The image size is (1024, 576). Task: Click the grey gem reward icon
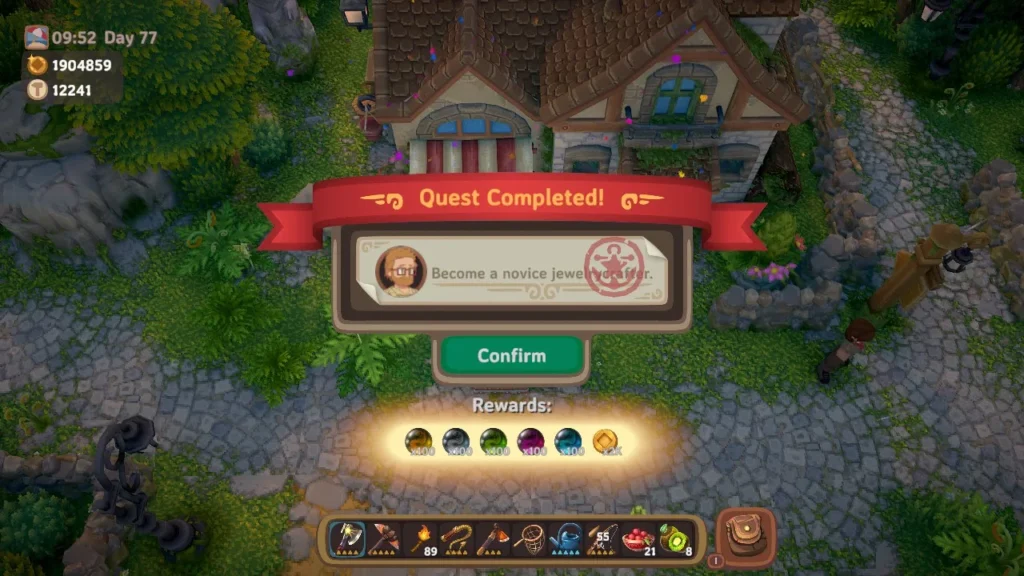pos(455,441)
